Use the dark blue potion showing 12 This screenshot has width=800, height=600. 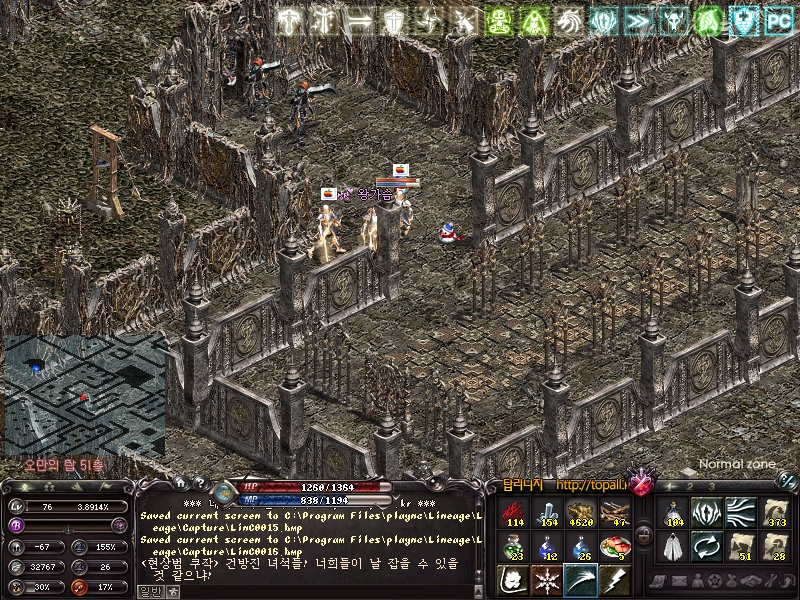547,547
